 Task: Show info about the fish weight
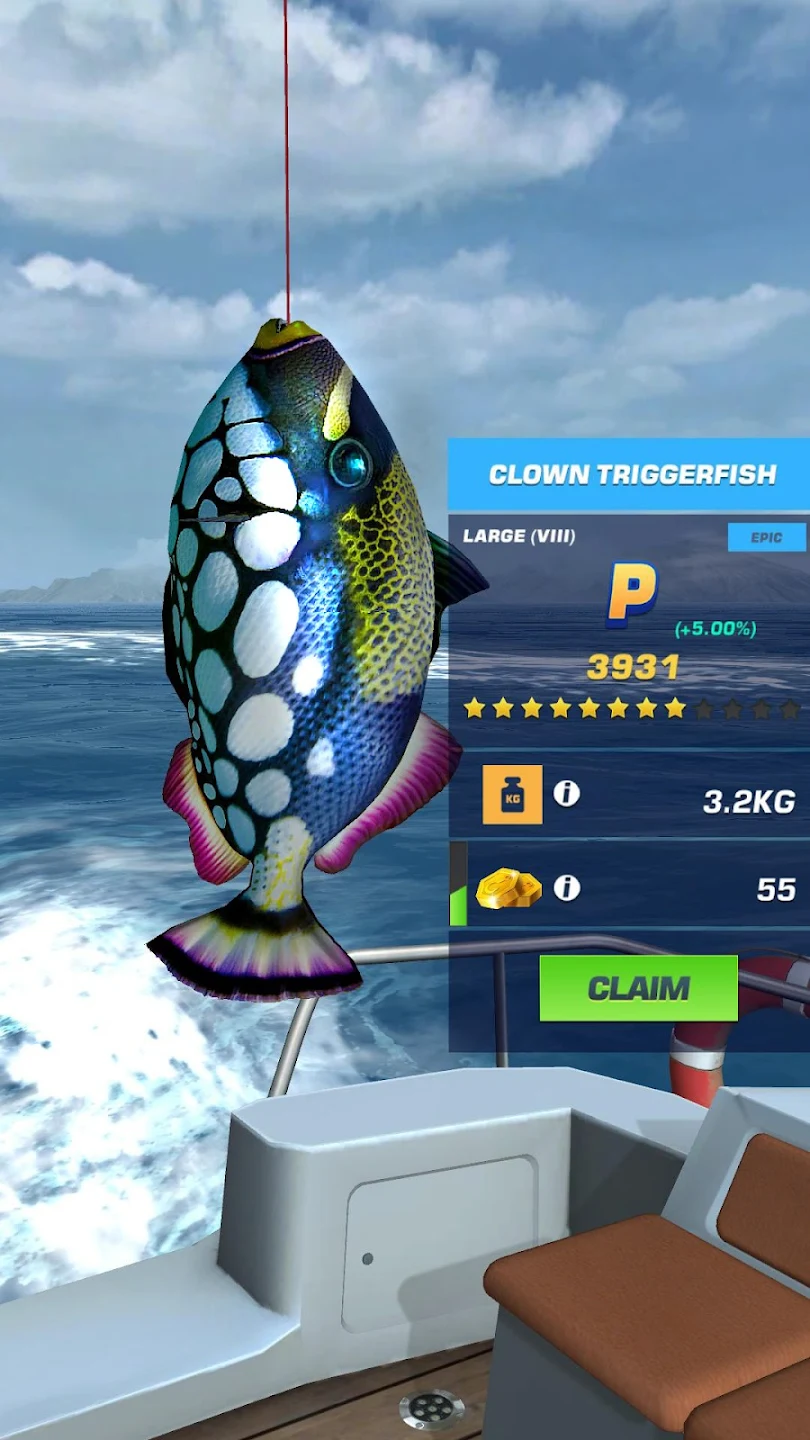click(x=567, y=794)
